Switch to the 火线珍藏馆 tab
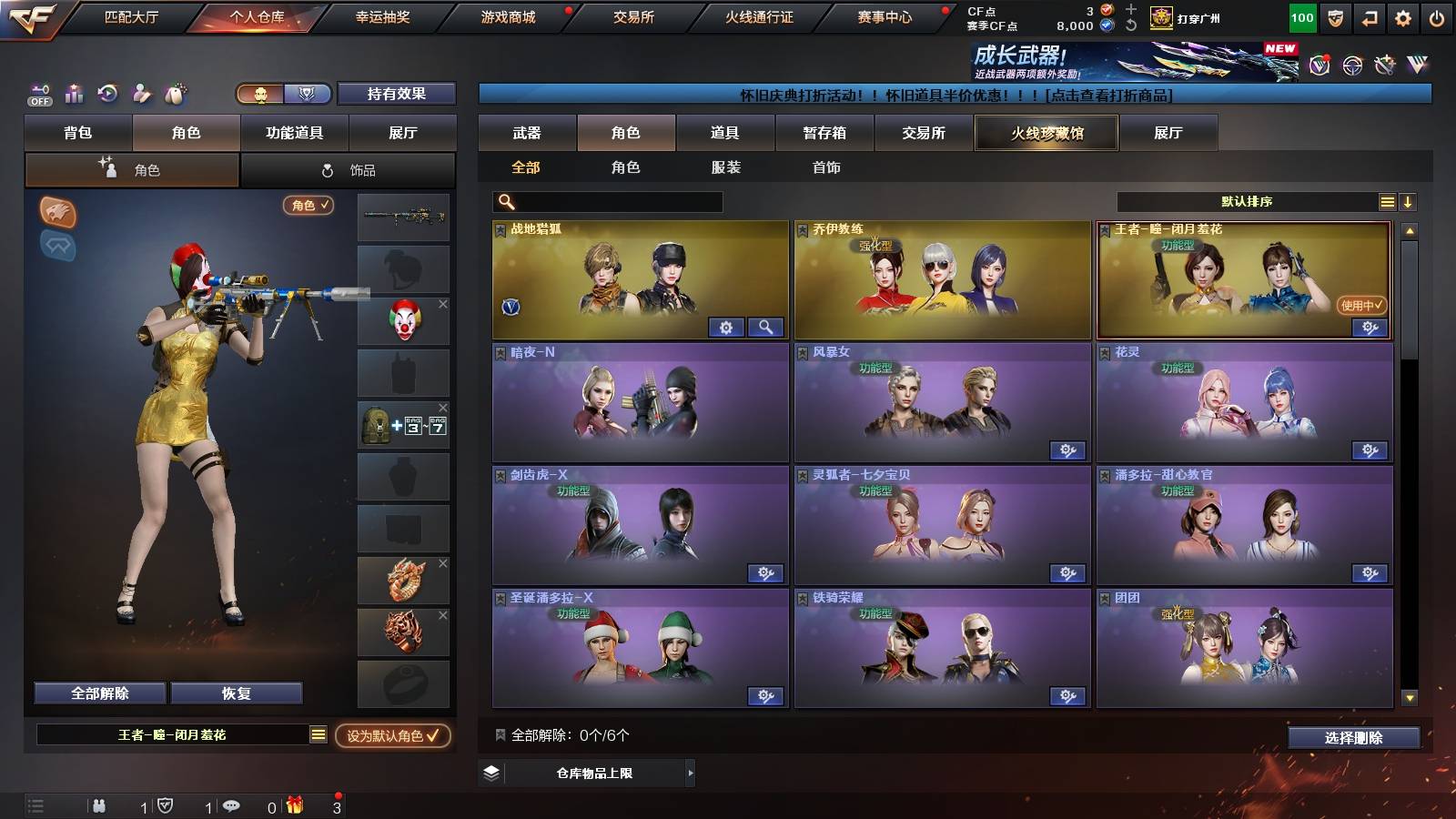This screenshot has height=819, width=1456. [1045, 133]
